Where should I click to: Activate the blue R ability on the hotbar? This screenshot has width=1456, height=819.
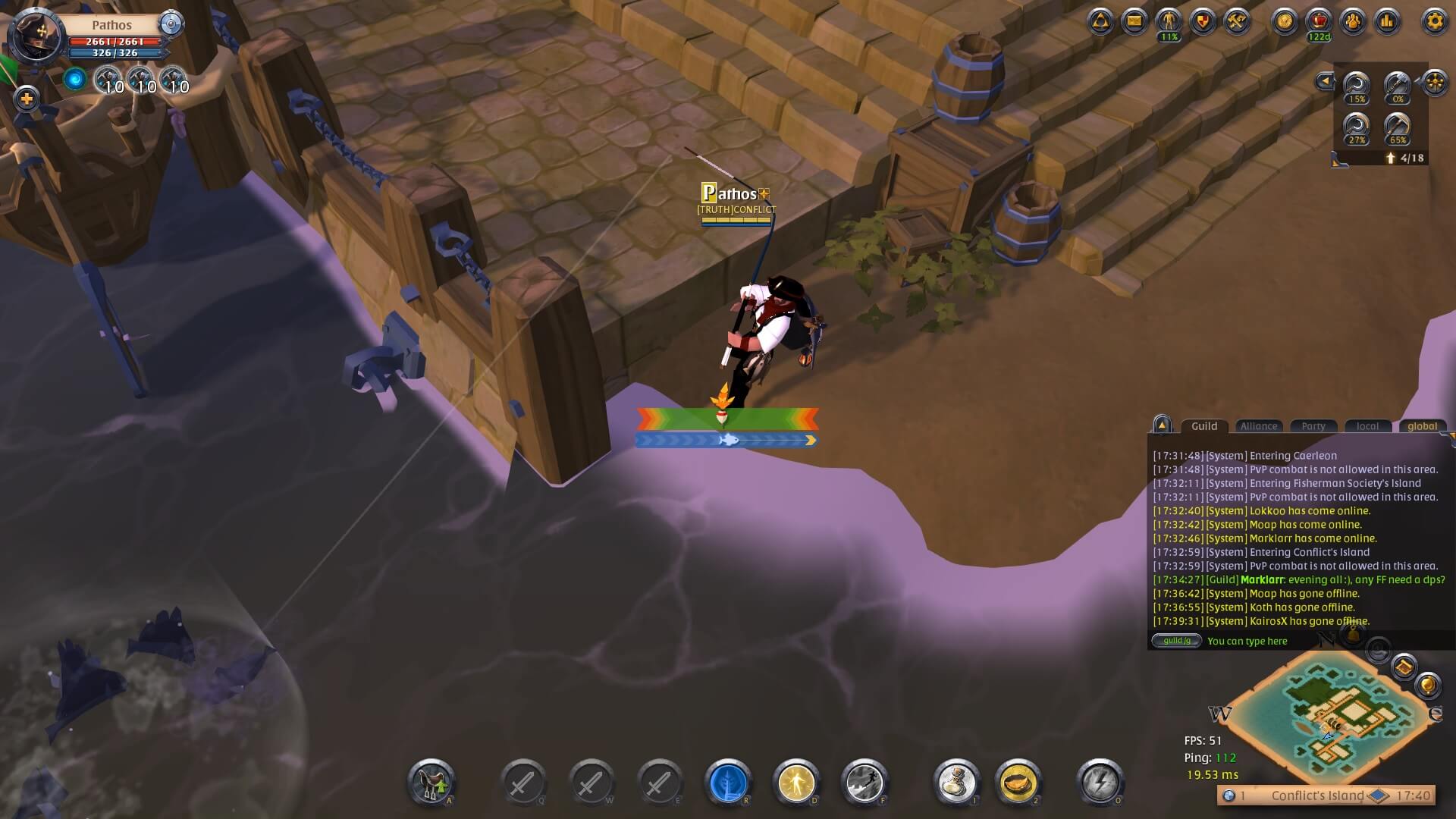pyautogui.click(x=726, y=782)
